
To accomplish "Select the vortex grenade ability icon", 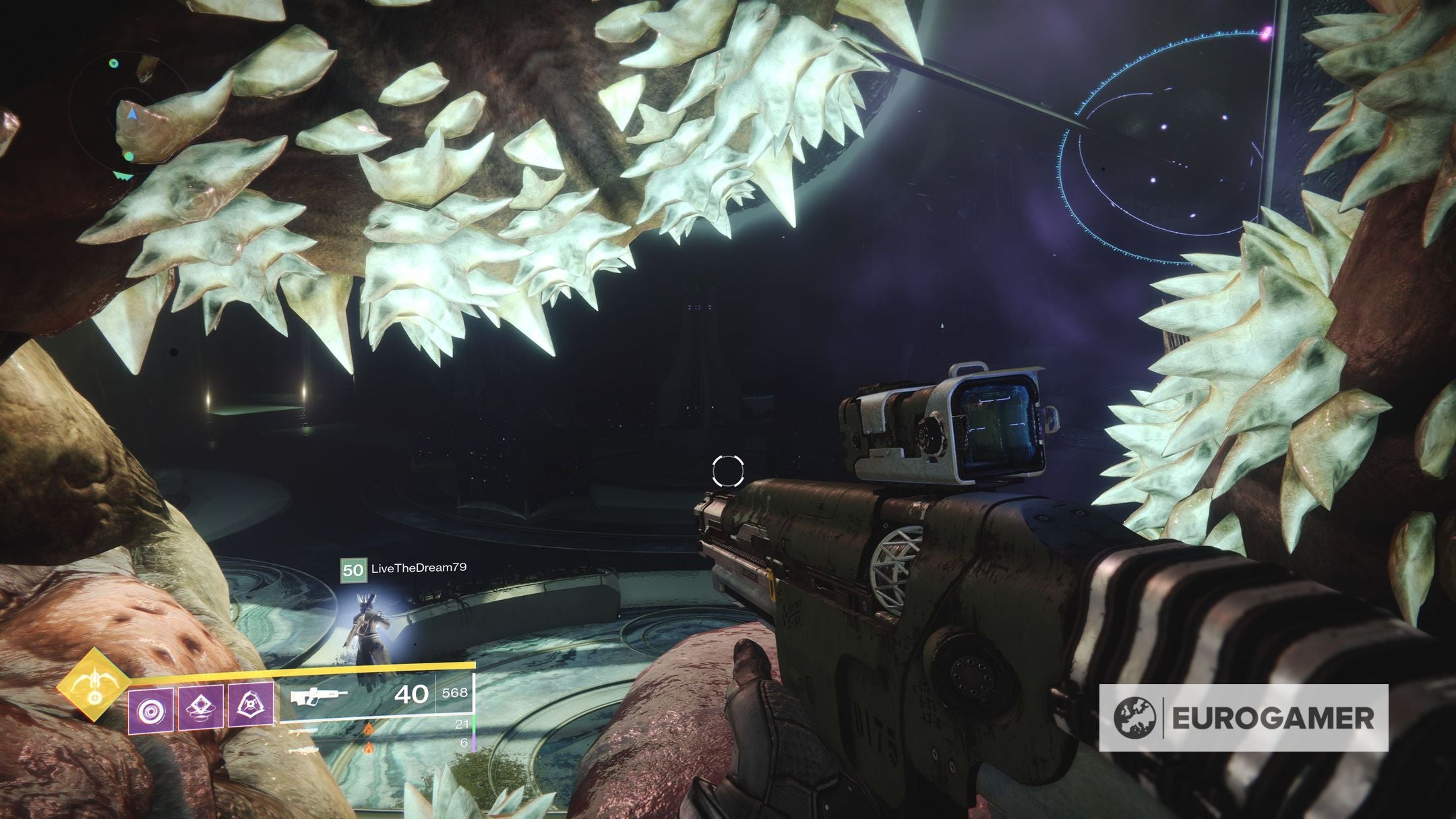I will coord(150,712).
